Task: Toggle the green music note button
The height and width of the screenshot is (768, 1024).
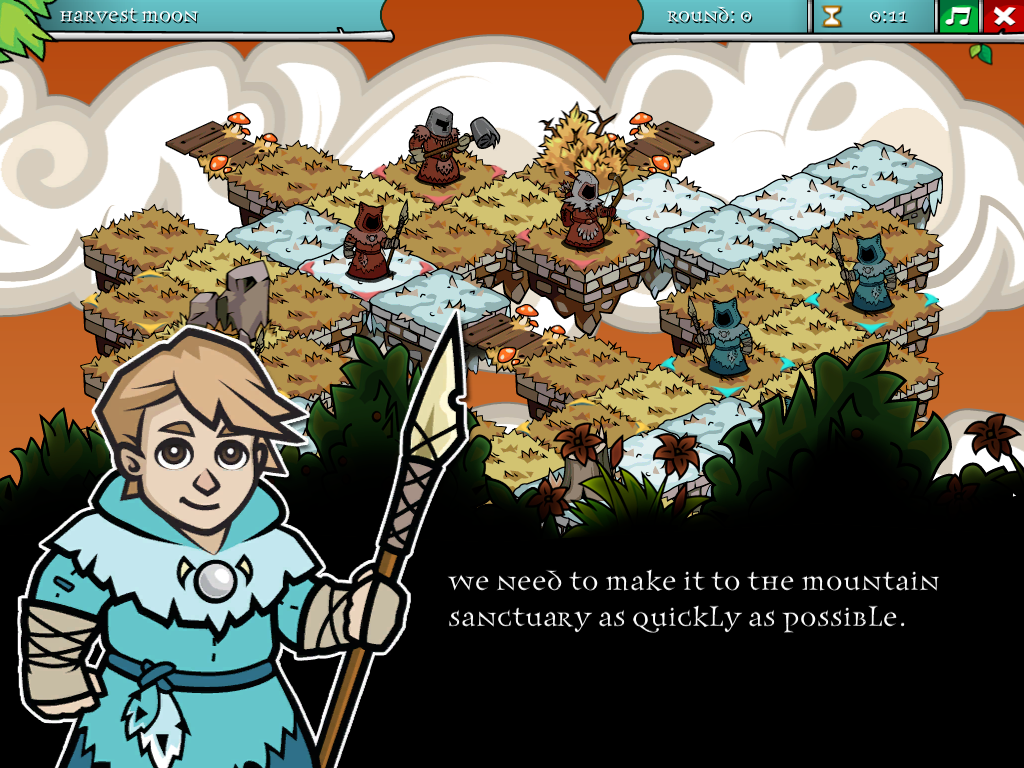Action: (x=958, y=17)
